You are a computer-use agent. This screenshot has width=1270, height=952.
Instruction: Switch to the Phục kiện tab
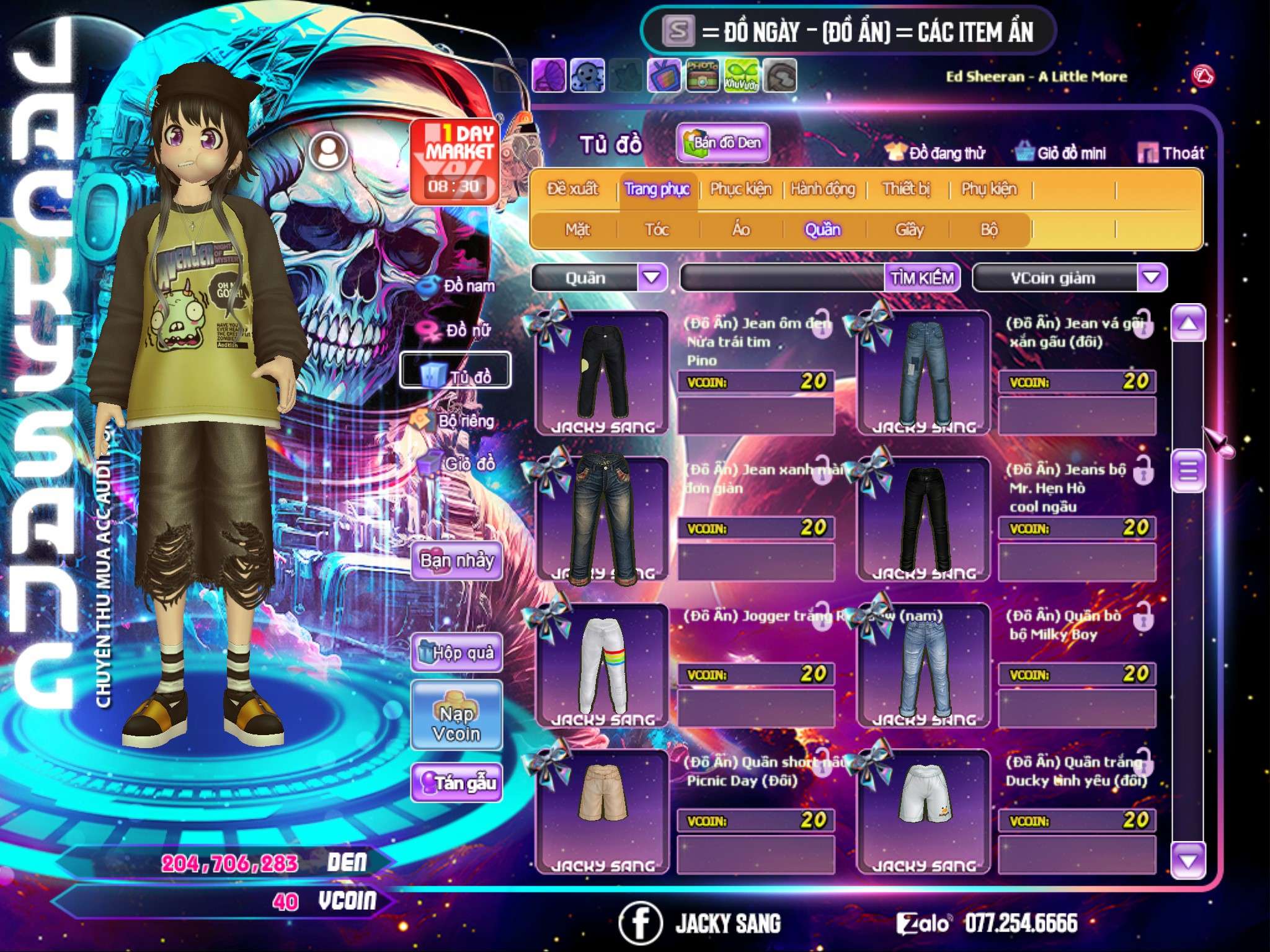(x=740, y=189)
